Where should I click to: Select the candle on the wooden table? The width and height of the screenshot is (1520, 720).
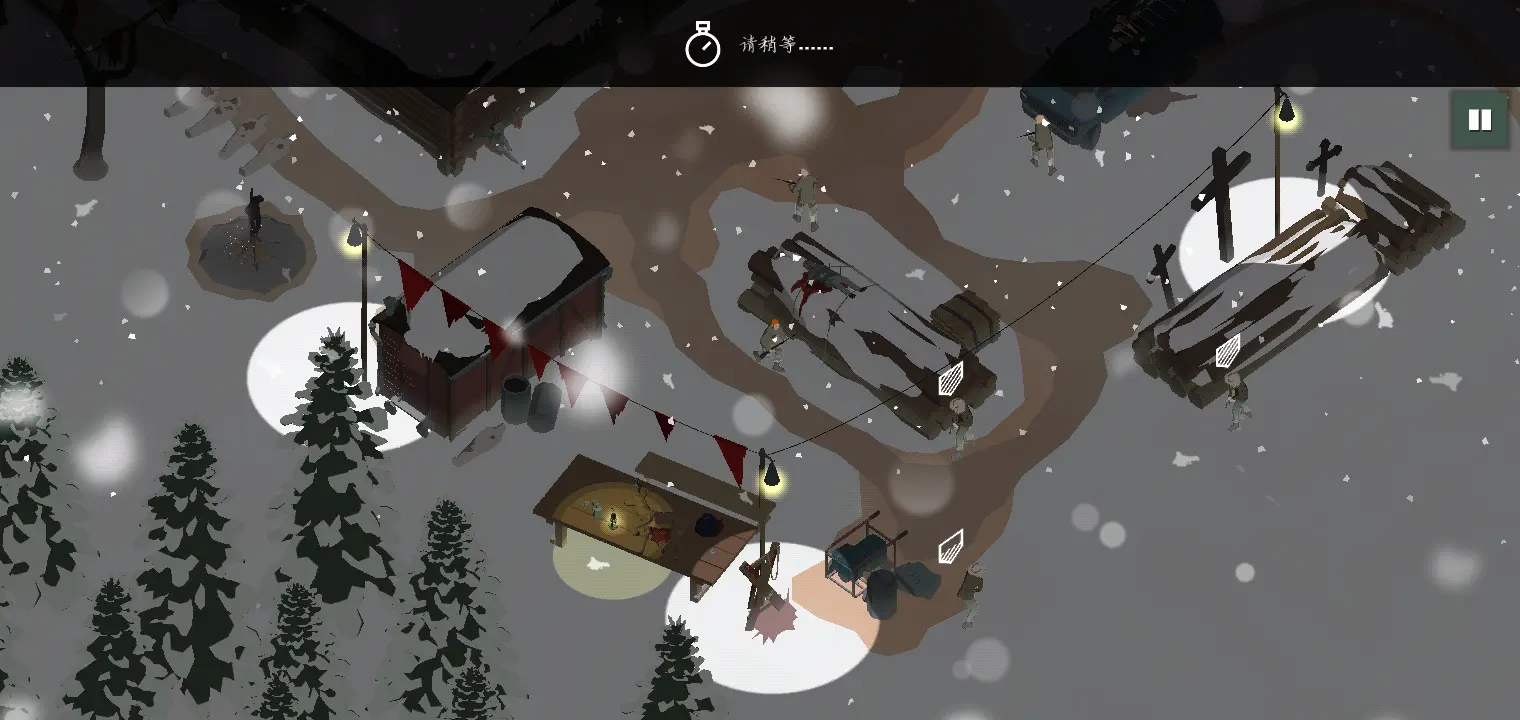click(x=613, y=520)
